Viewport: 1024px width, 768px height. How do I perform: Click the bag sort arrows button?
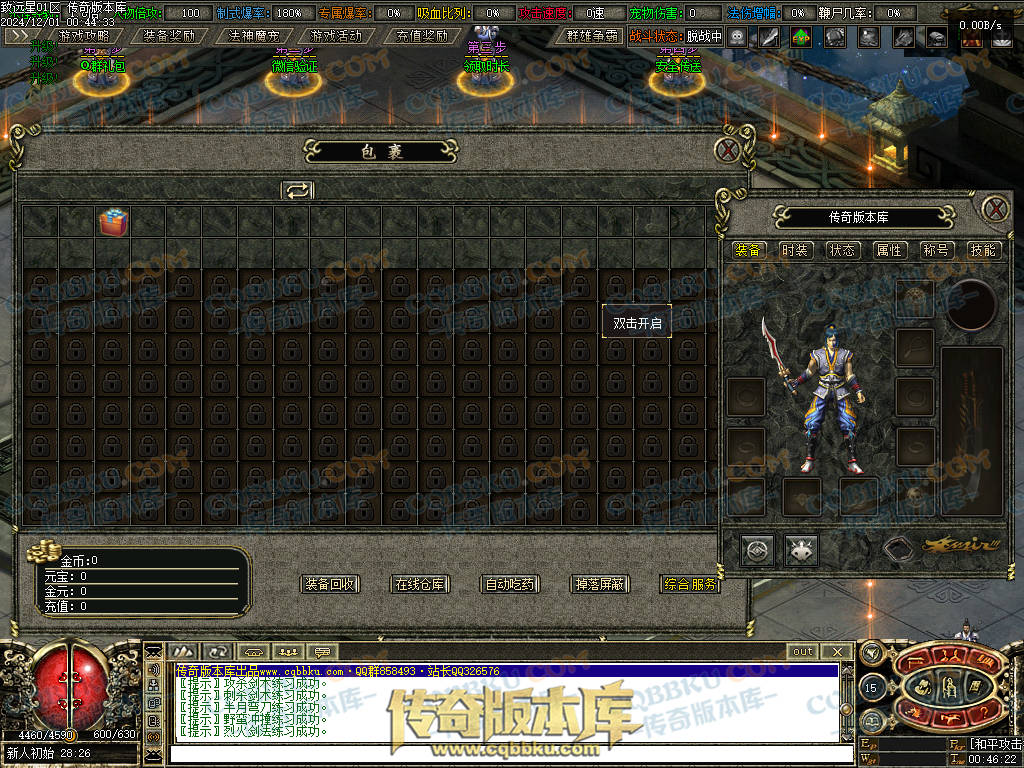coord(297,190)
